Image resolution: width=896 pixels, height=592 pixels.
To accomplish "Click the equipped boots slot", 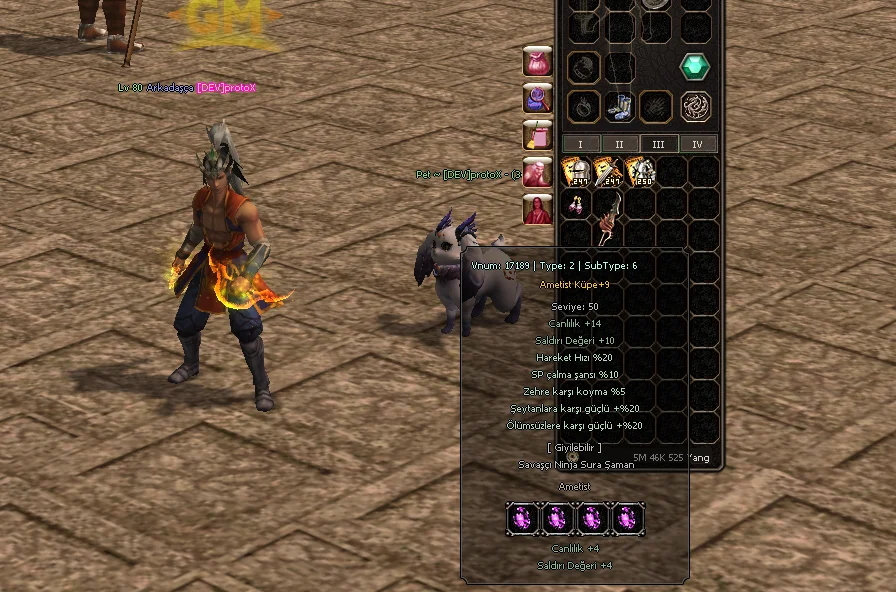I will [619, 106].
